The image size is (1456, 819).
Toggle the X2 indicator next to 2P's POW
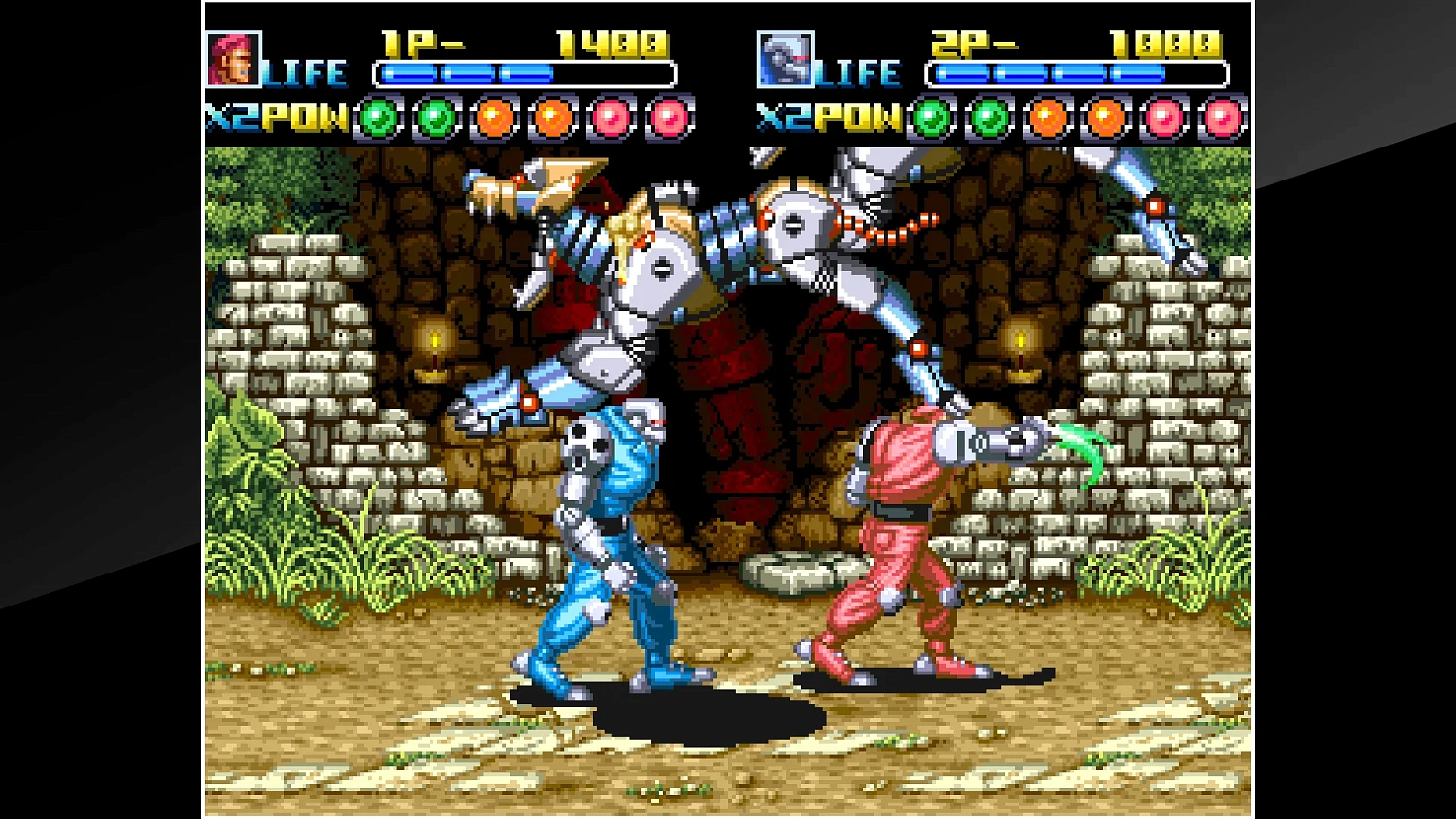784,117
